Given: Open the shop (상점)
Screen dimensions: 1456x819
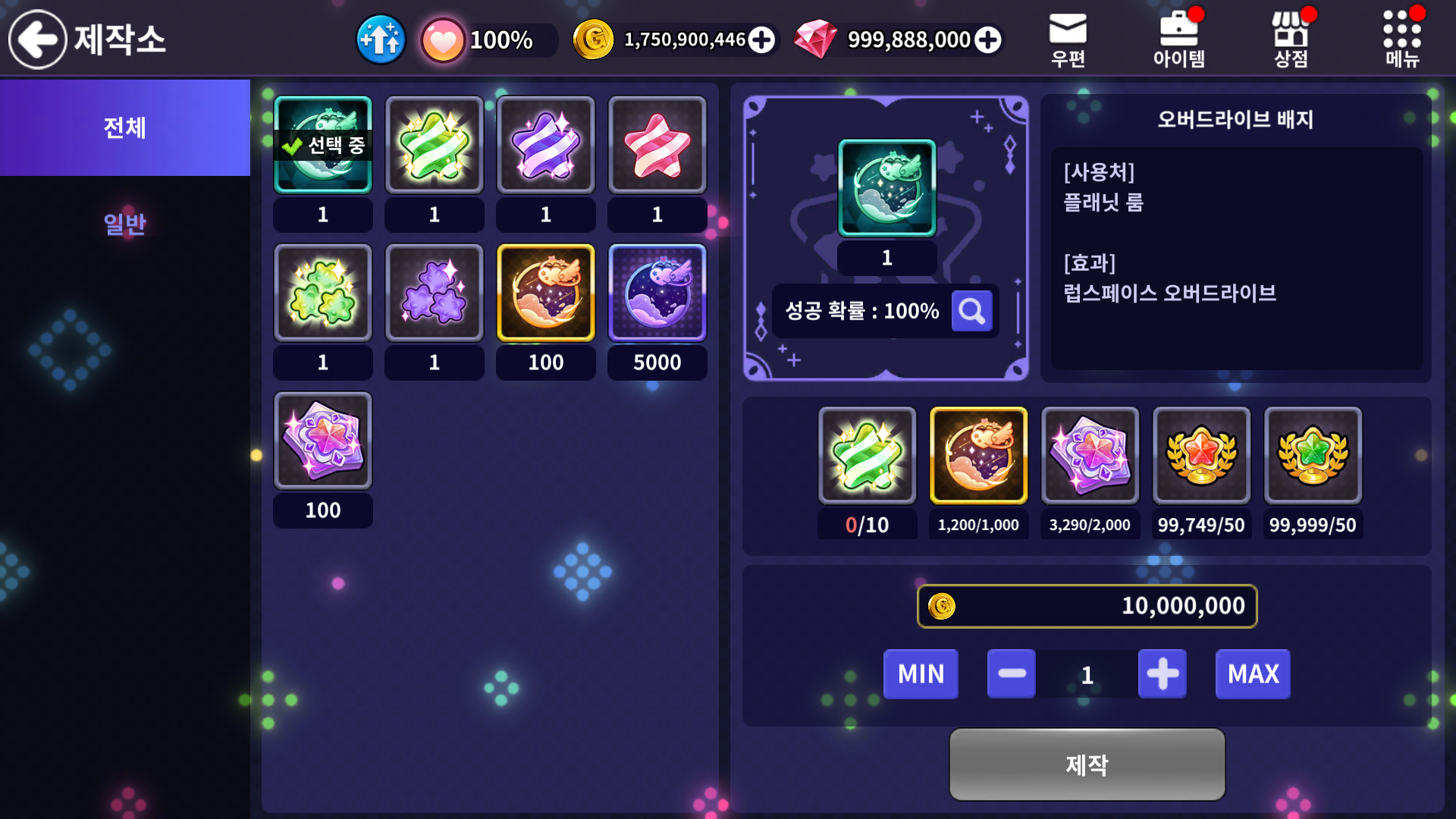Looking at the screenshot, I should [1291, 39].
